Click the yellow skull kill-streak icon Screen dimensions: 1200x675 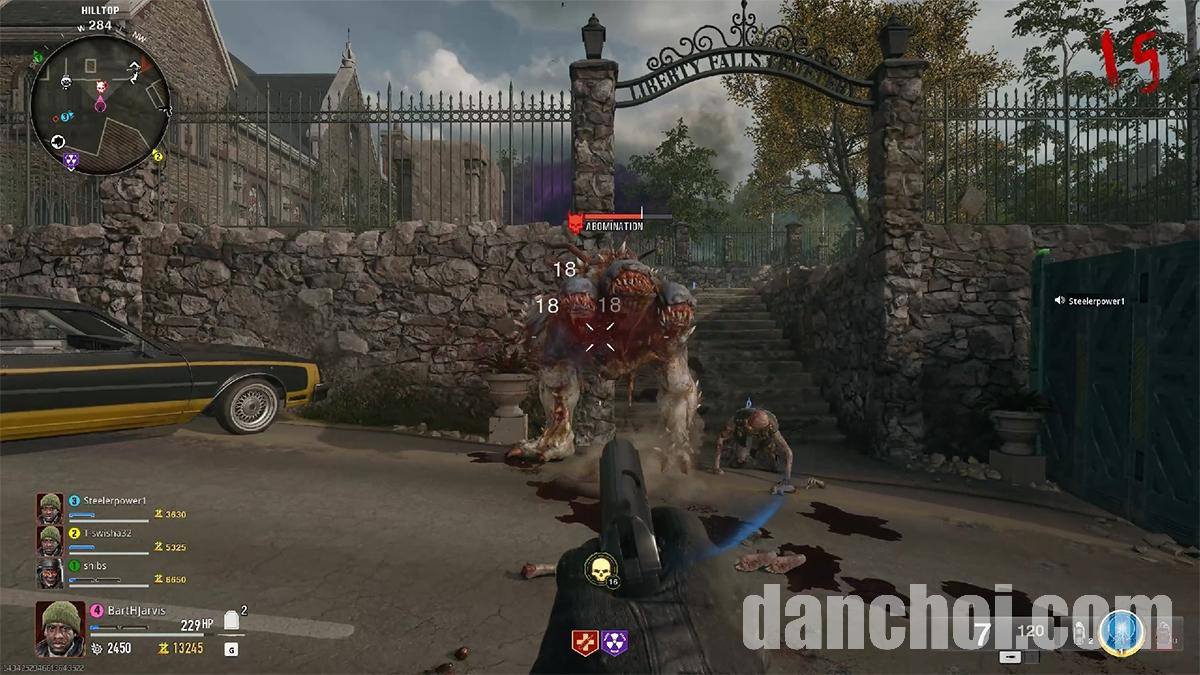[600, 570]
